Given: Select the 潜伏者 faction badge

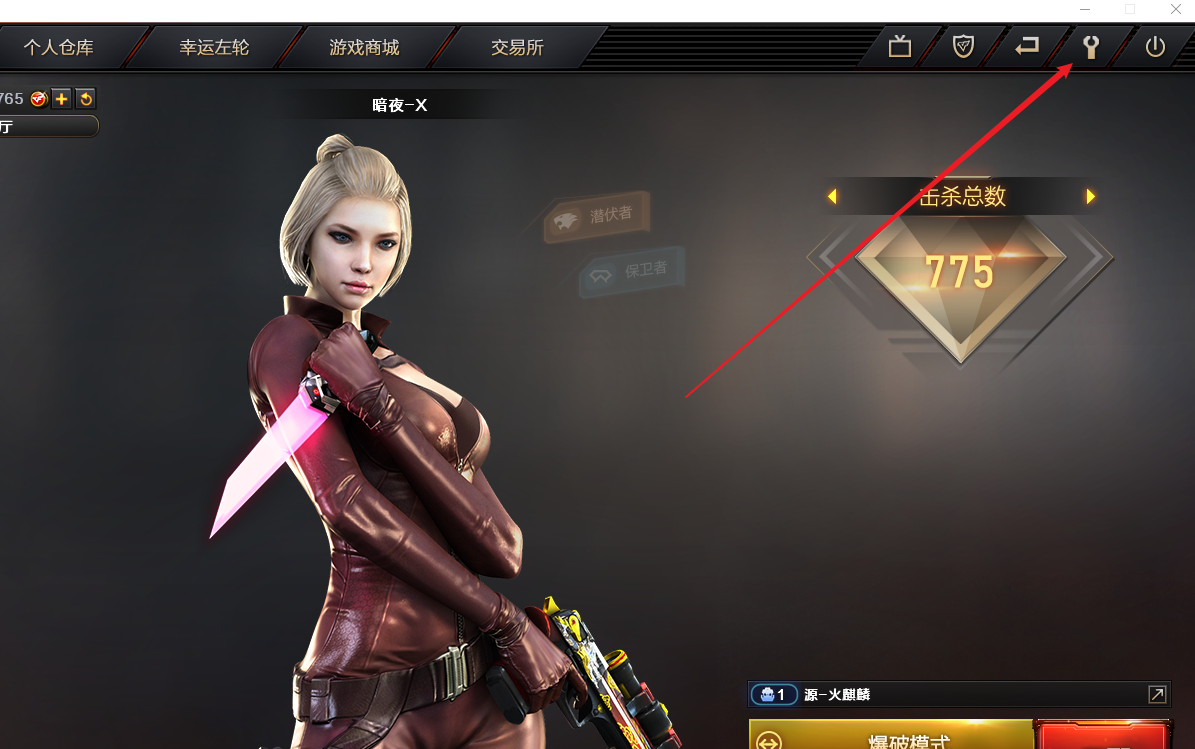Looking at the screenshot, I should (x=597, y=216).
